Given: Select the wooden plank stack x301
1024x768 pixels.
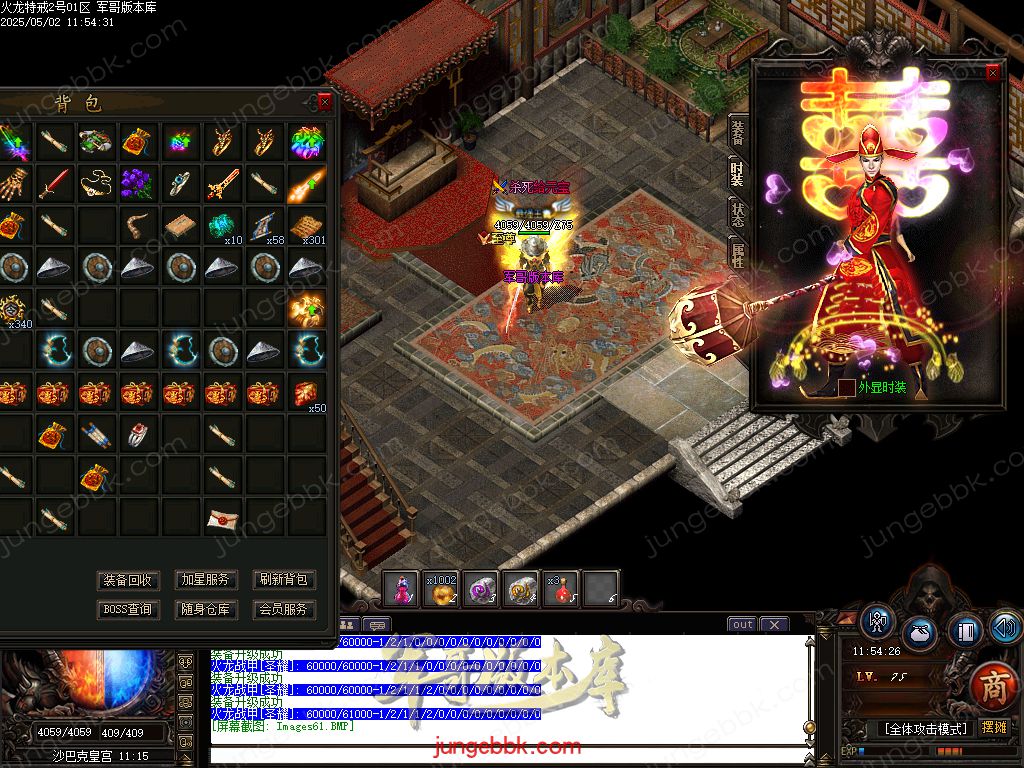Looking at the screenshot, I should (307, 226).
